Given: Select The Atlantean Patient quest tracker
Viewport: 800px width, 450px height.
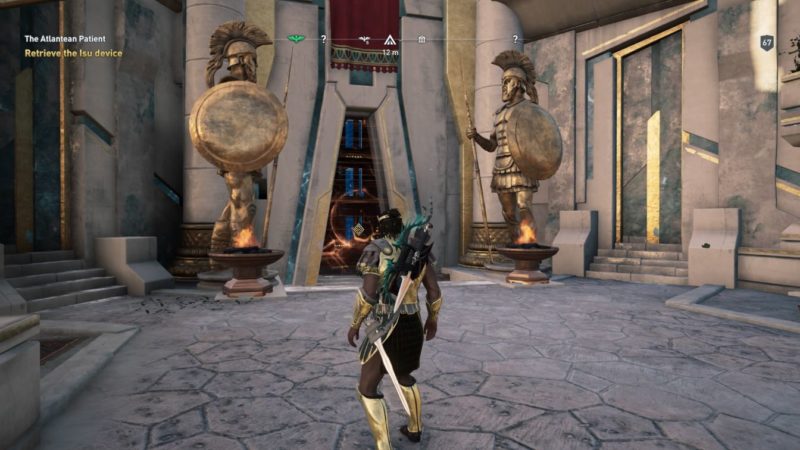Looking at the screenshot, I should tap(67, 39).
